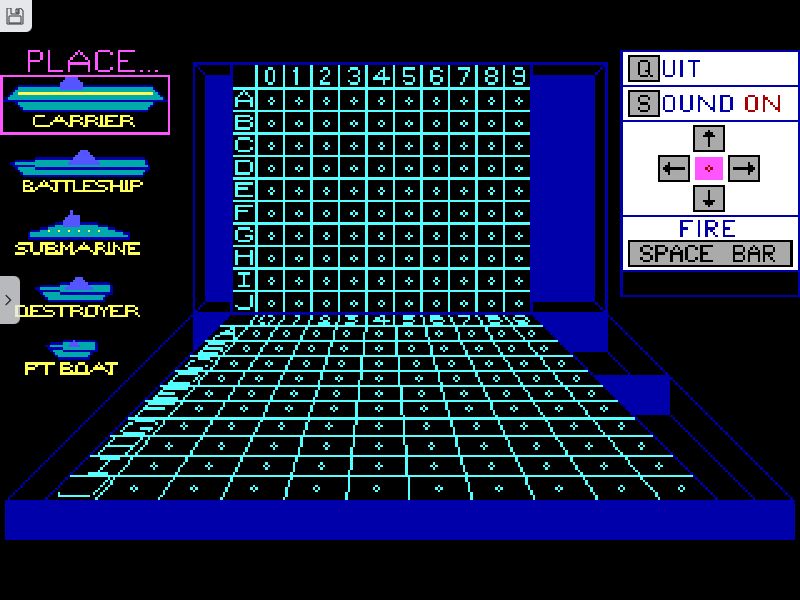
Task: Select the Carrier ship to place
Action: [85, 104]
